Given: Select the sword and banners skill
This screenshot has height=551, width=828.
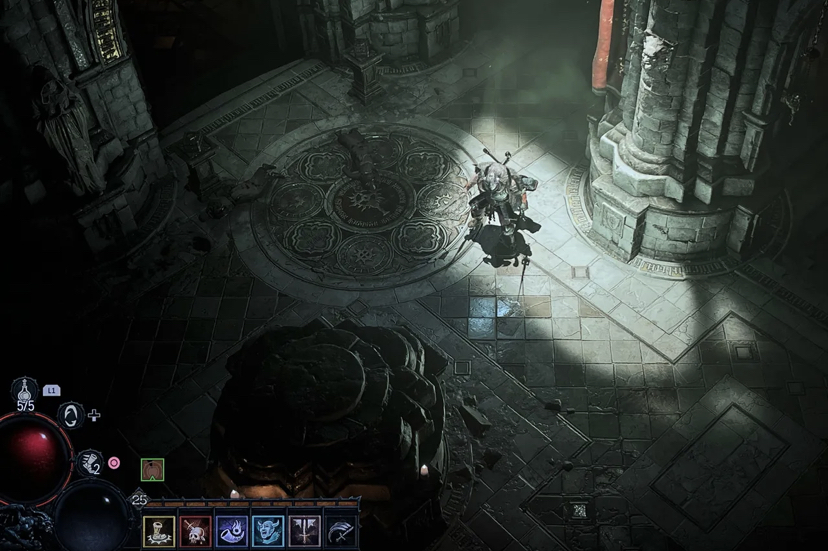Looking at the screenshot, I should (304, 530).
